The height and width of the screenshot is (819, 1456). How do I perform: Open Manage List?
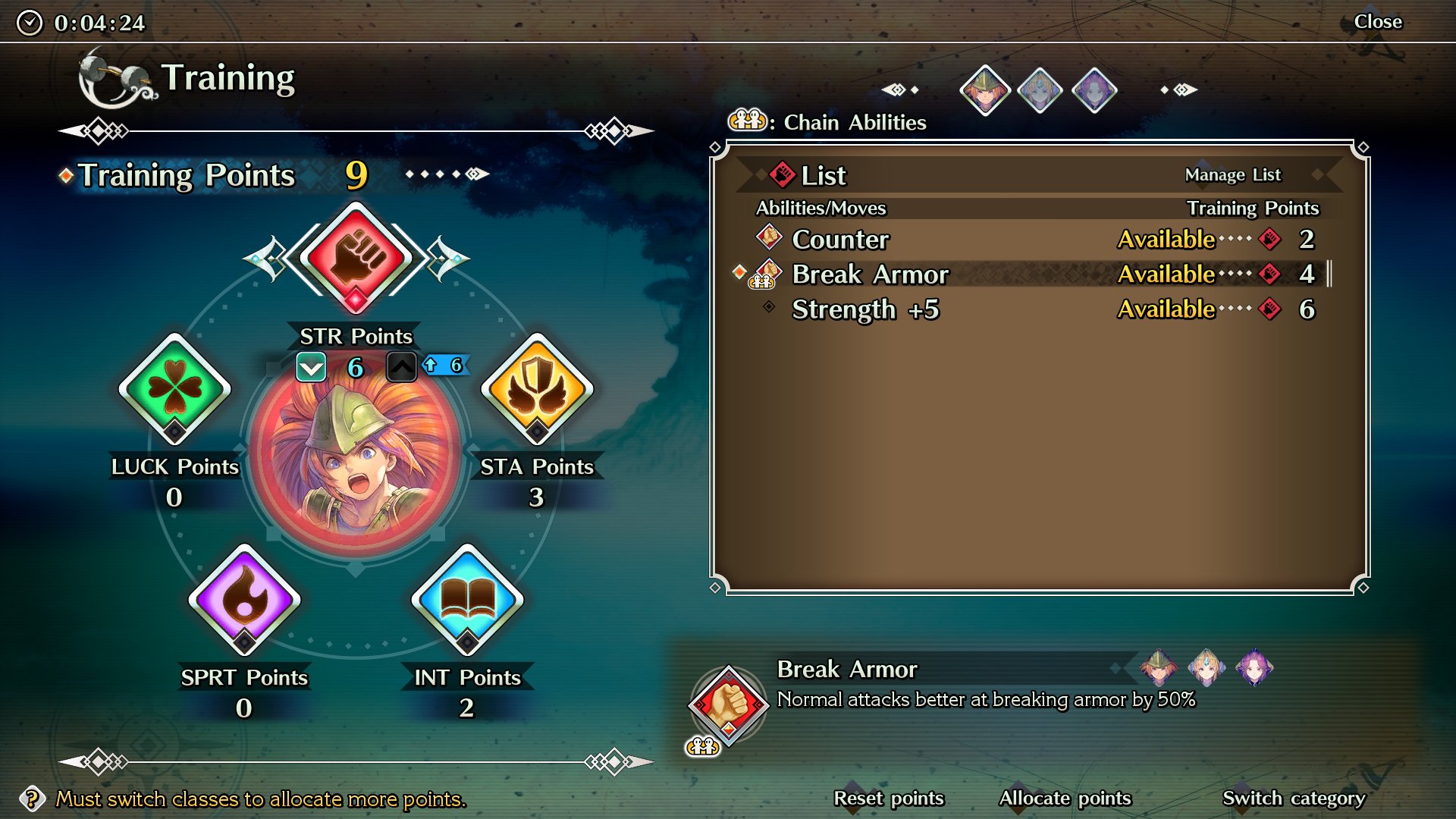[1233, 174]
